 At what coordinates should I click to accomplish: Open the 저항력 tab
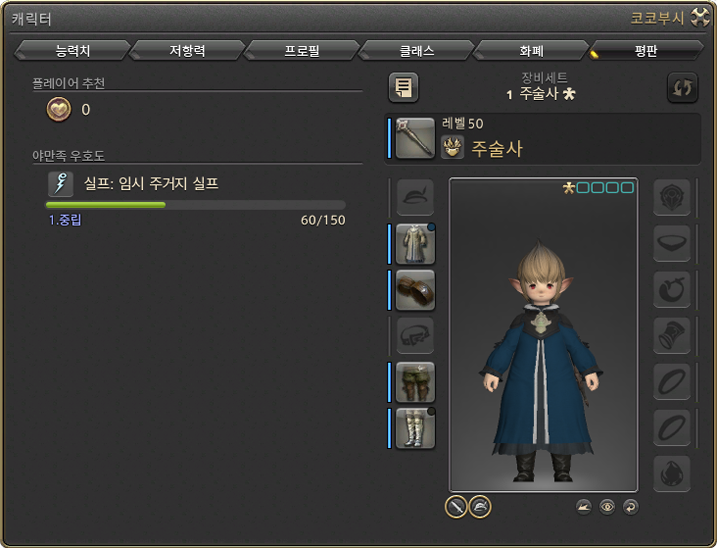coord(187,50)
